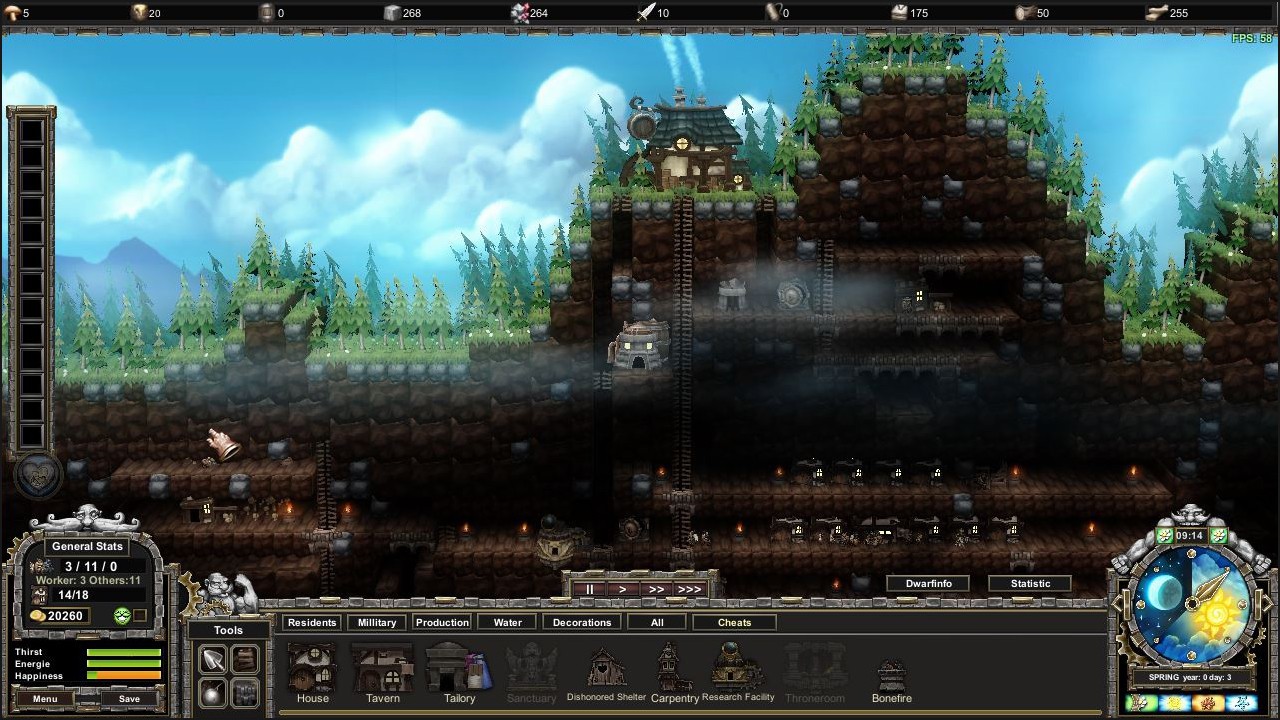Save the game using the Save button
This screenshot has width=1280, height=720.
coord(128,699)
